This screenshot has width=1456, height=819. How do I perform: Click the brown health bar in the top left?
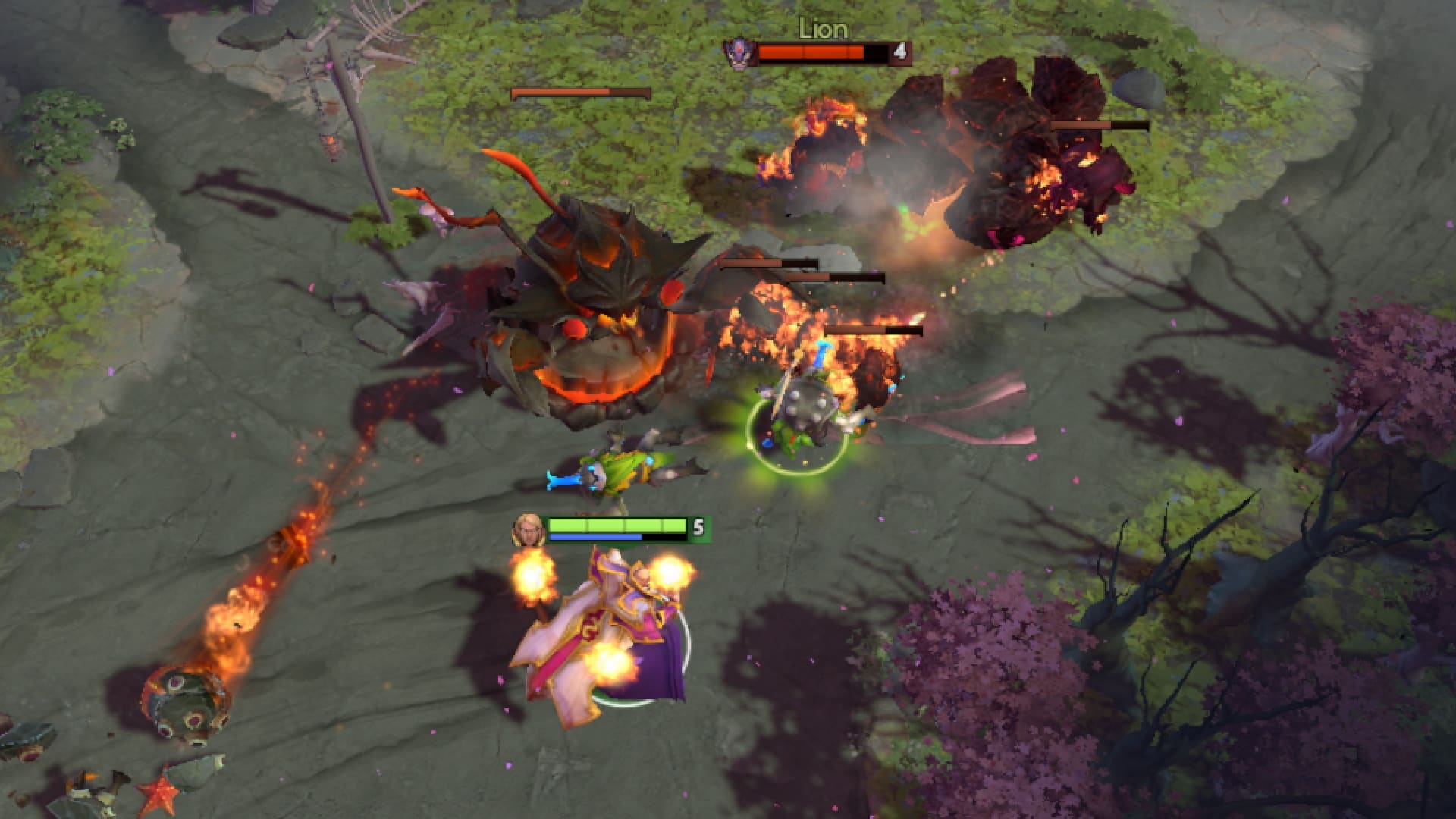click(580, 93)
